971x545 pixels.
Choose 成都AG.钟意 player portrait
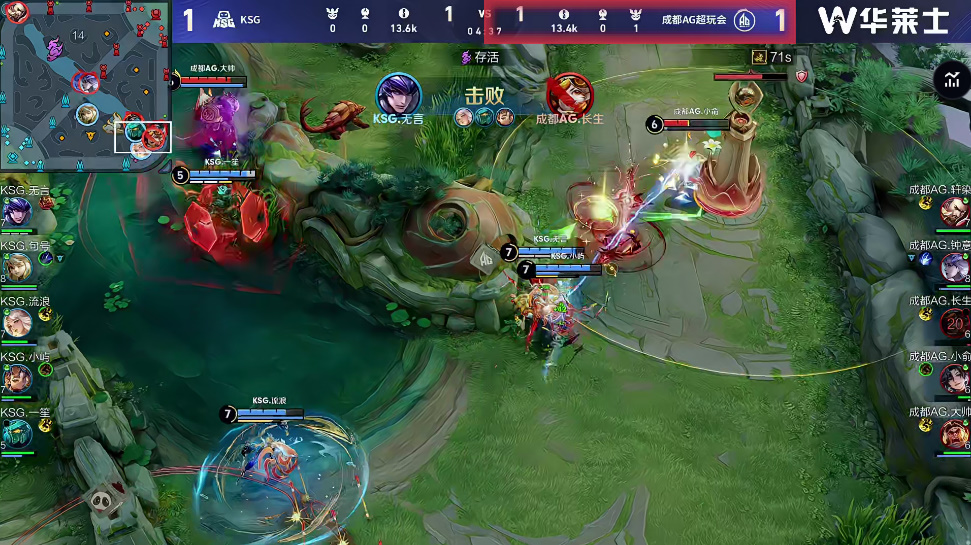click(954, 267)
